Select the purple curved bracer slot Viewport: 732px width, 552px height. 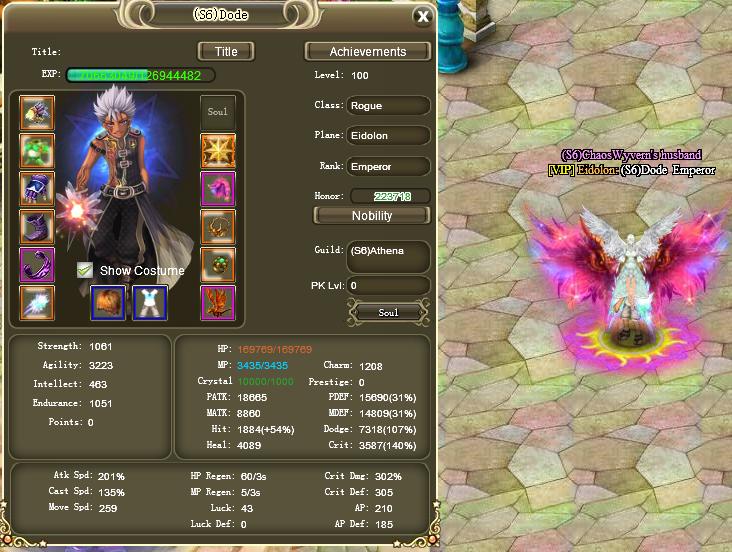(x=37, y=265)
